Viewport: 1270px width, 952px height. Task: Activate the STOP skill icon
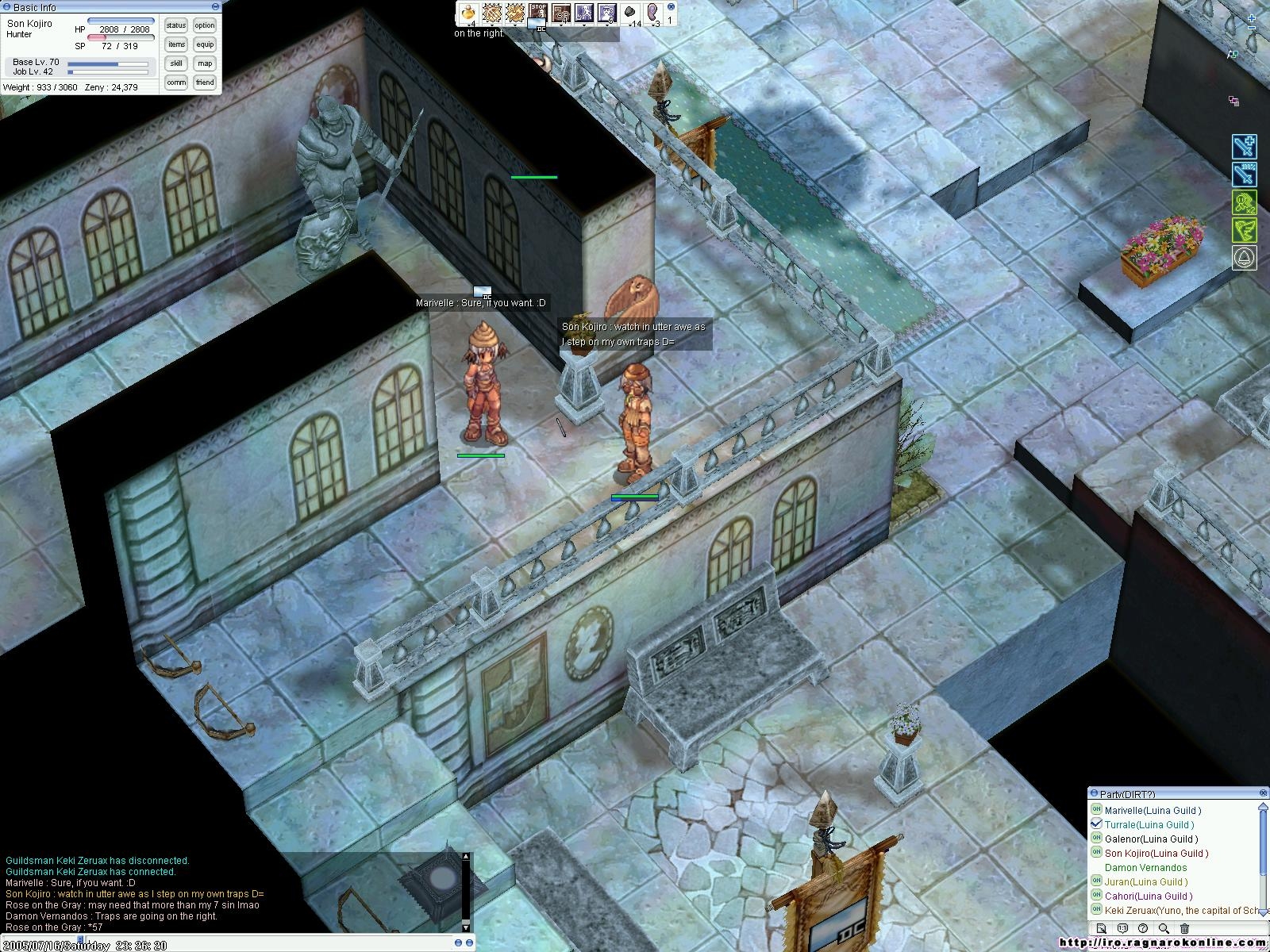[538, 13]
